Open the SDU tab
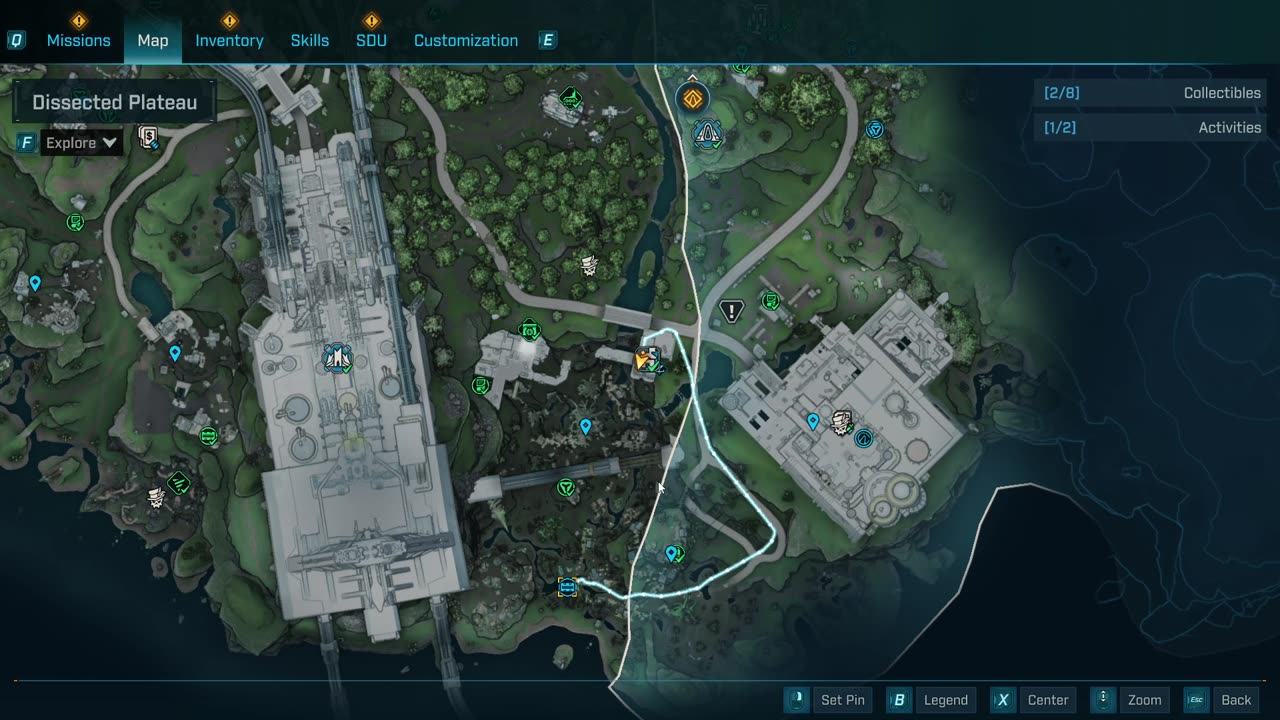This screenshot has width=1280, height=720. click(x=371, y=40)
